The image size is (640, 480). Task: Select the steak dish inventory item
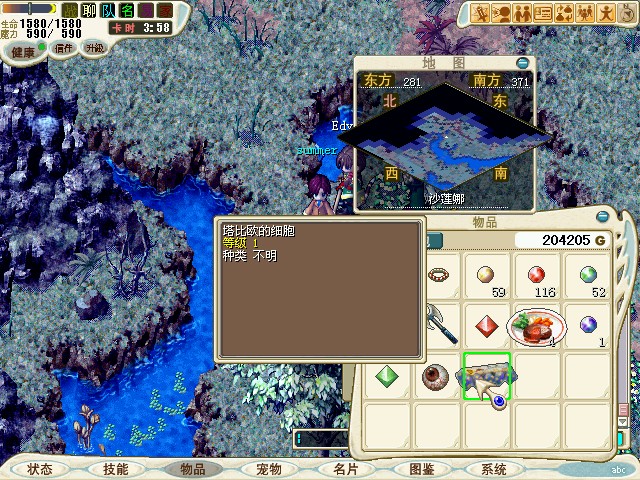[x=537, y=325]
